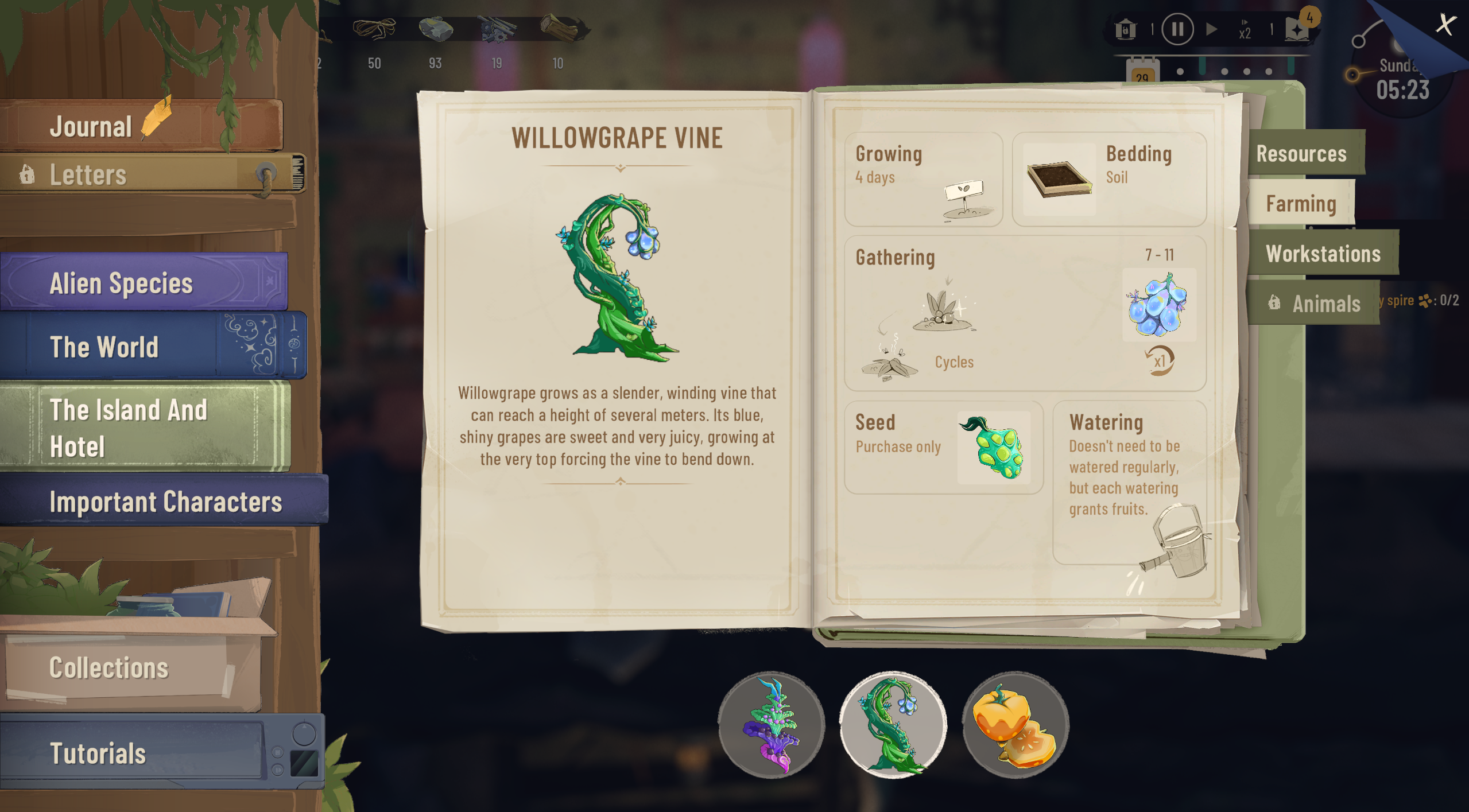Choose The Island And Hotel book

[x=129, y=428]
